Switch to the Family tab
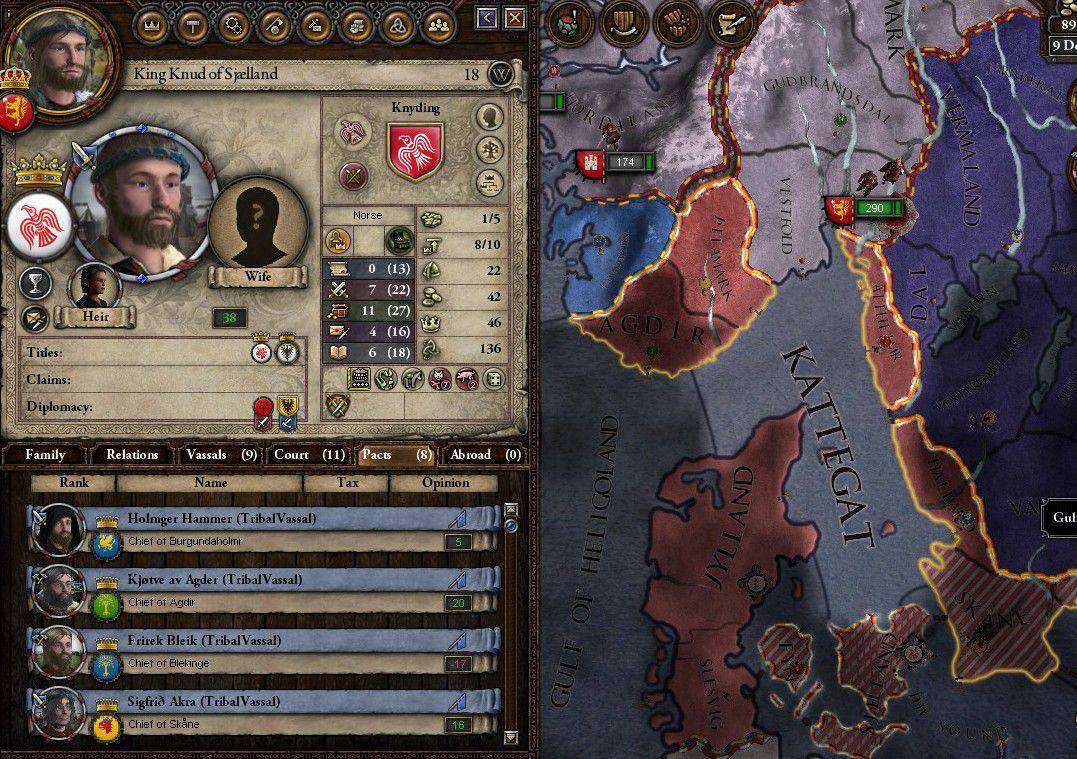Image resolution: width=1077 pixels, height=759 pixels. pos(45,455)
